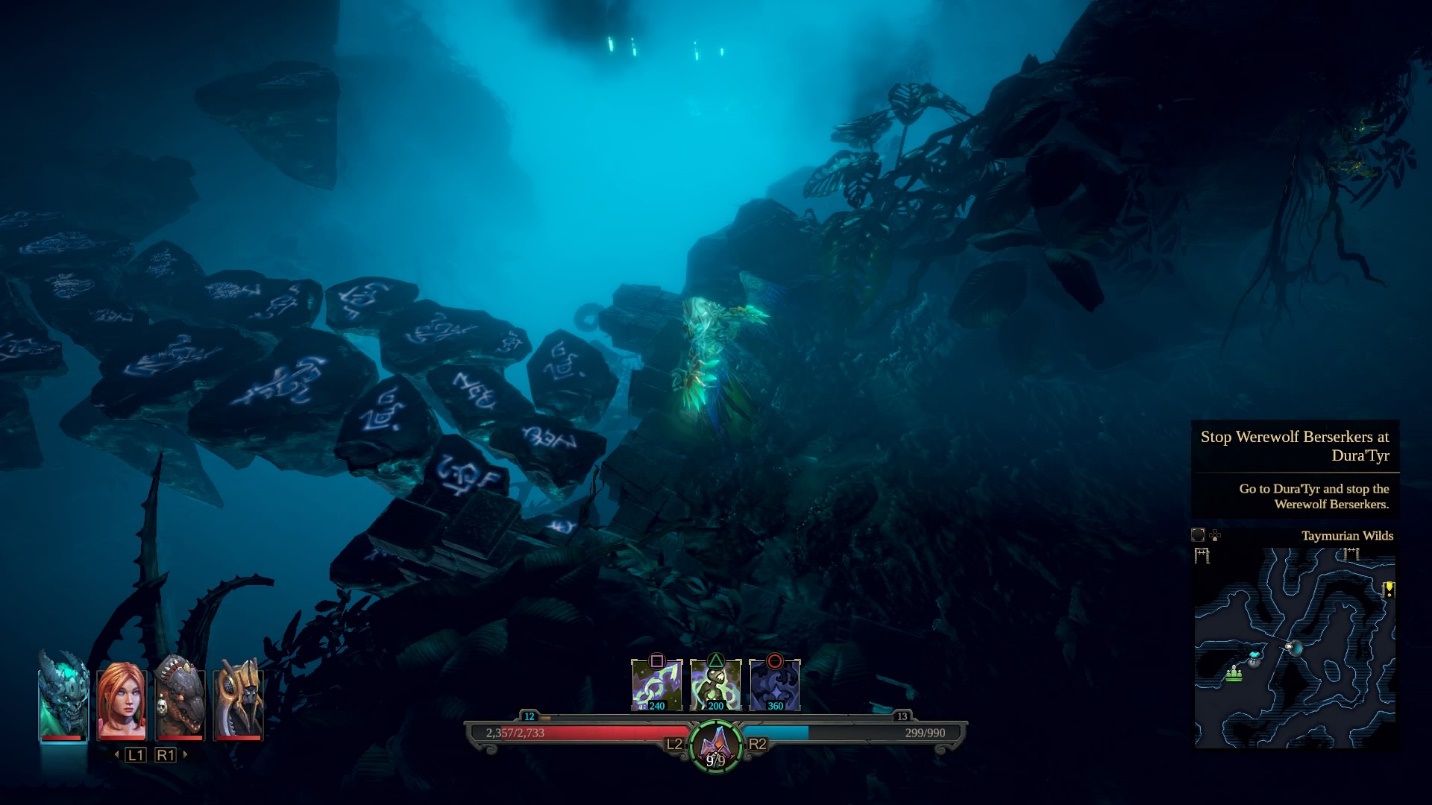Screen dimensions: 1432x805
Task: Click the gate marker at minimap's top-left
Action: coord(1201,556)
